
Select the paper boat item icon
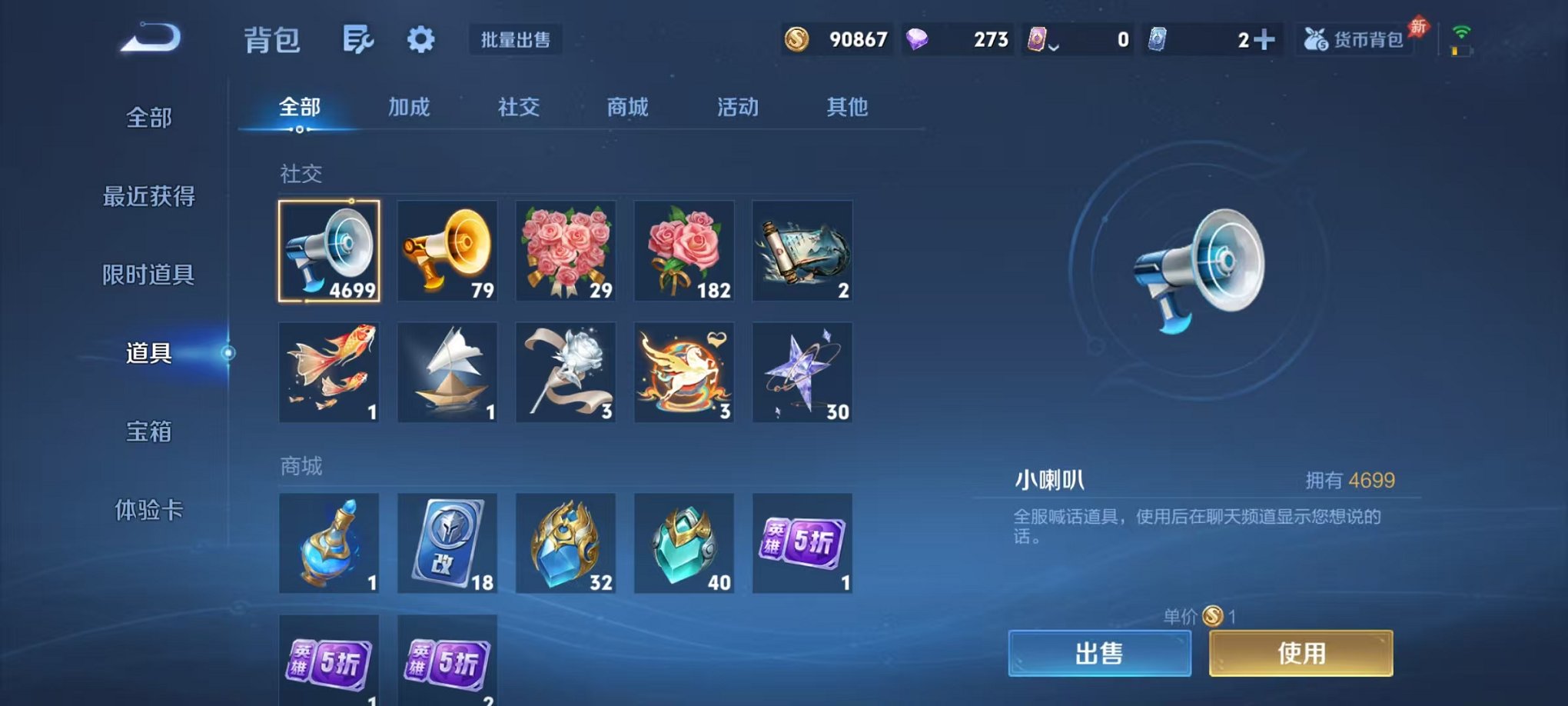click(x=447, y=373)
